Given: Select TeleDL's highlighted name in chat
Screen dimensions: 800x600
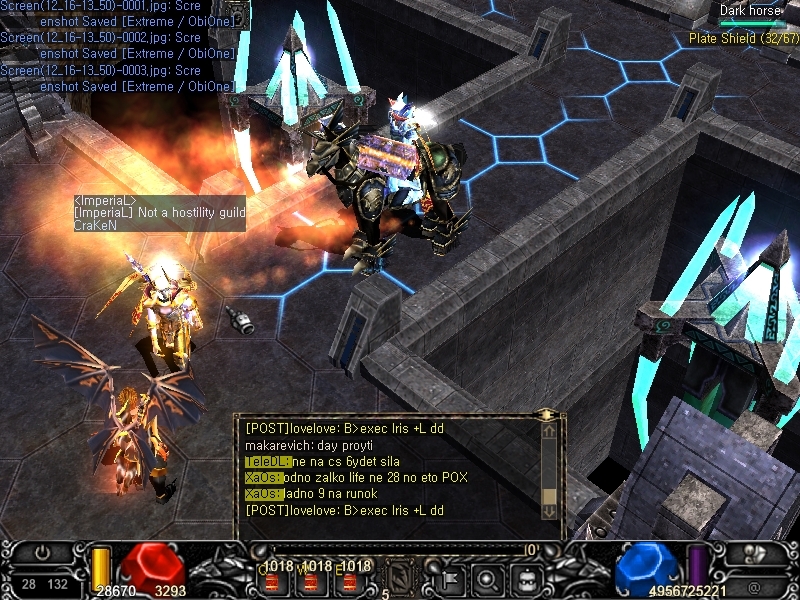Looking at the screenshot, I should pos(267,461).
